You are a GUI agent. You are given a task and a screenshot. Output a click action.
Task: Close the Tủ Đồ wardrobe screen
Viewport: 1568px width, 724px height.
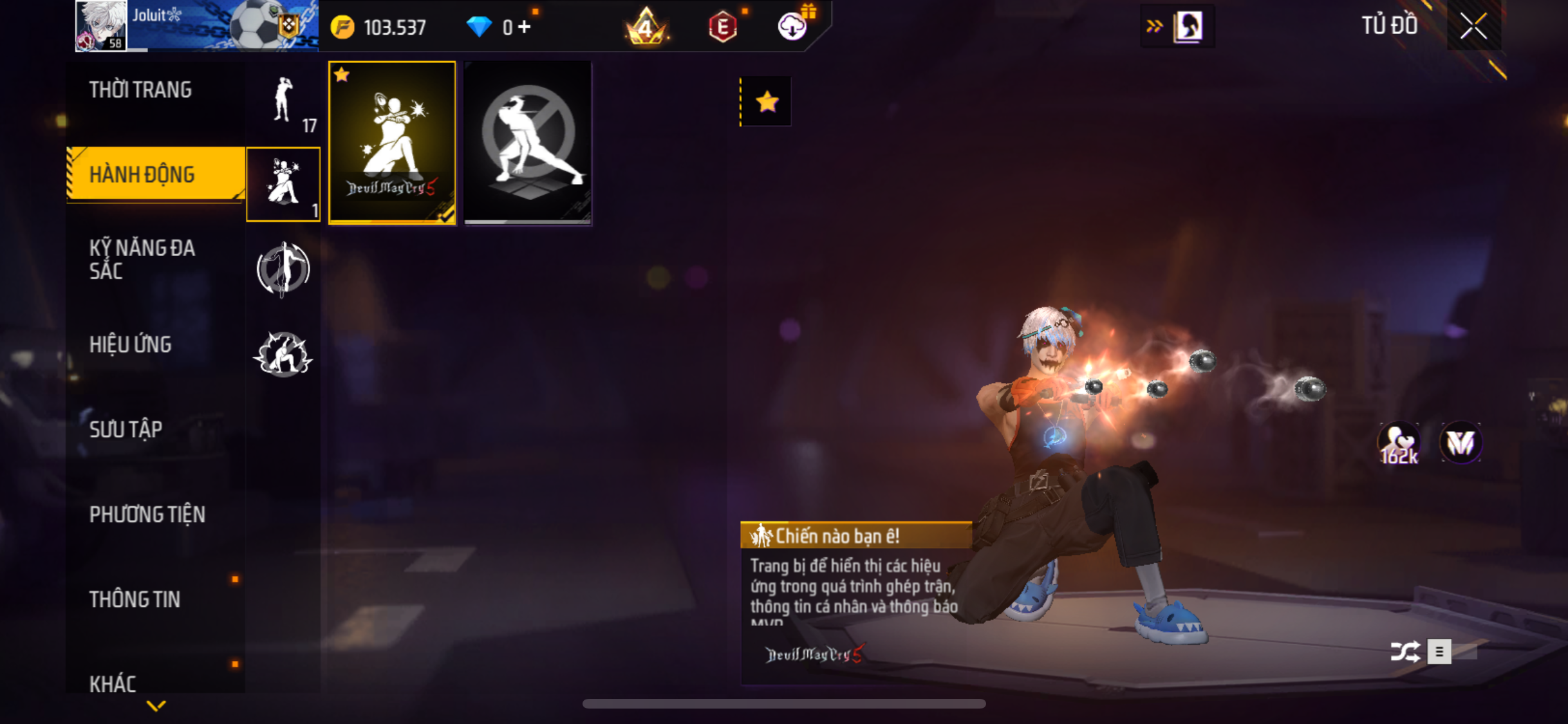[1473, 26]
